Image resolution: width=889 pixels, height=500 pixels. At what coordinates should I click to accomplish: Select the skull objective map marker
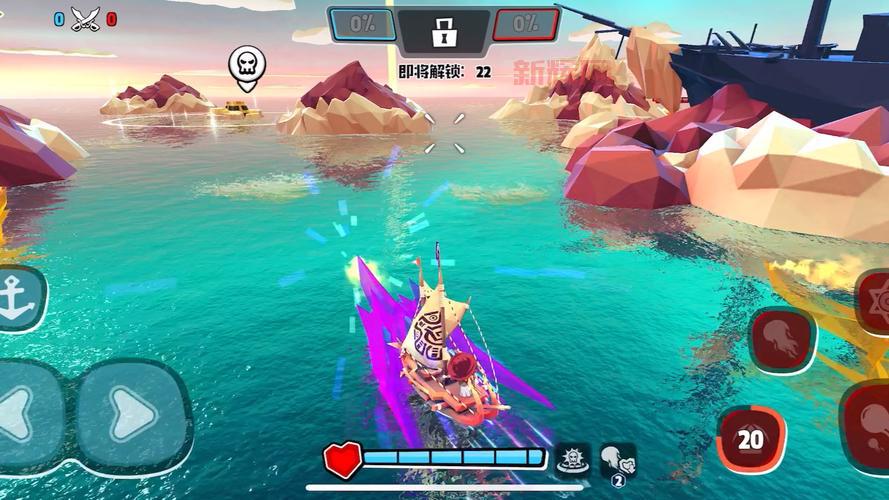click(246, 66)
